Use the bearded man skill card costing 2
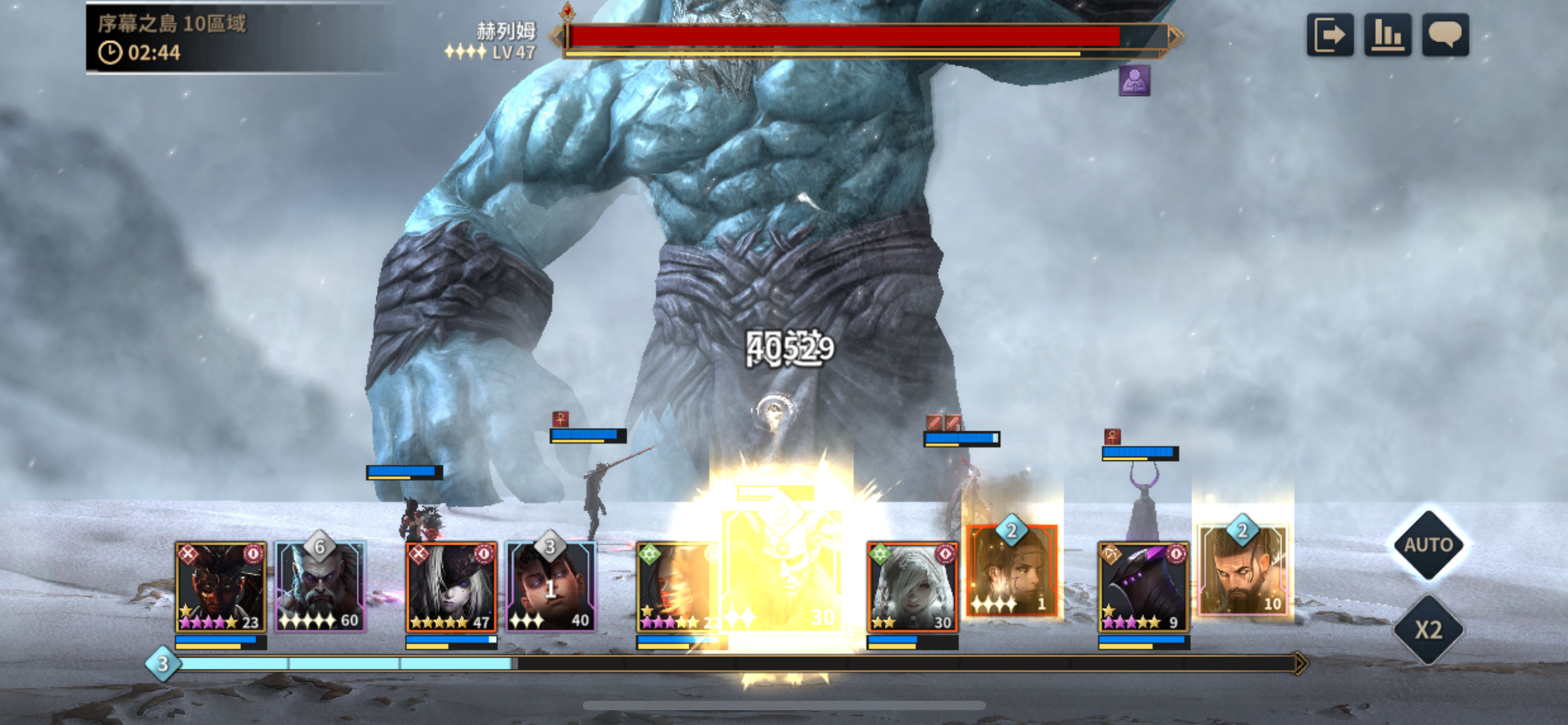The height and width of the screenshot is (725, 1568). 1242,571
